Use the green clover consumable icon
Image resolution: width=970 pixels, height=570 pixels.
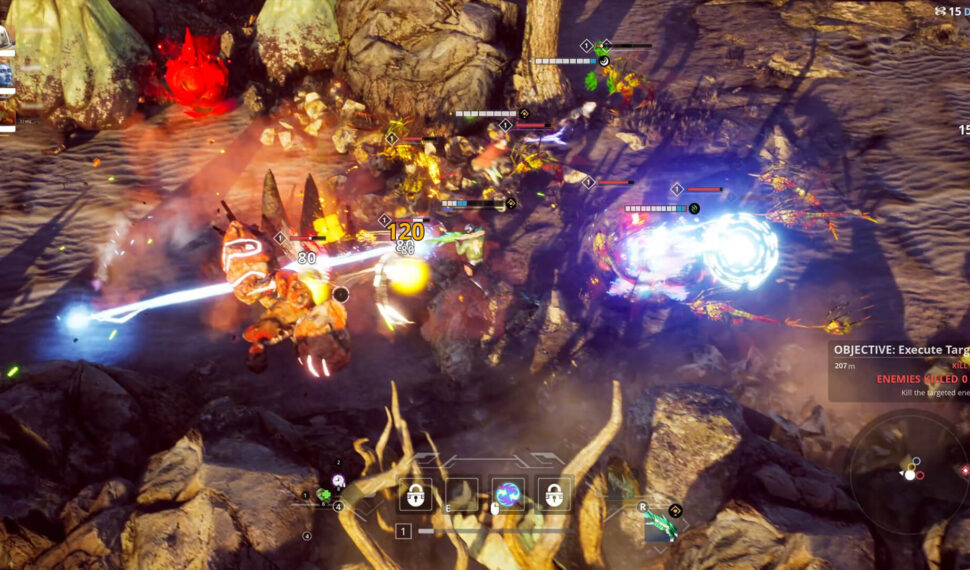tap(323, 494)
